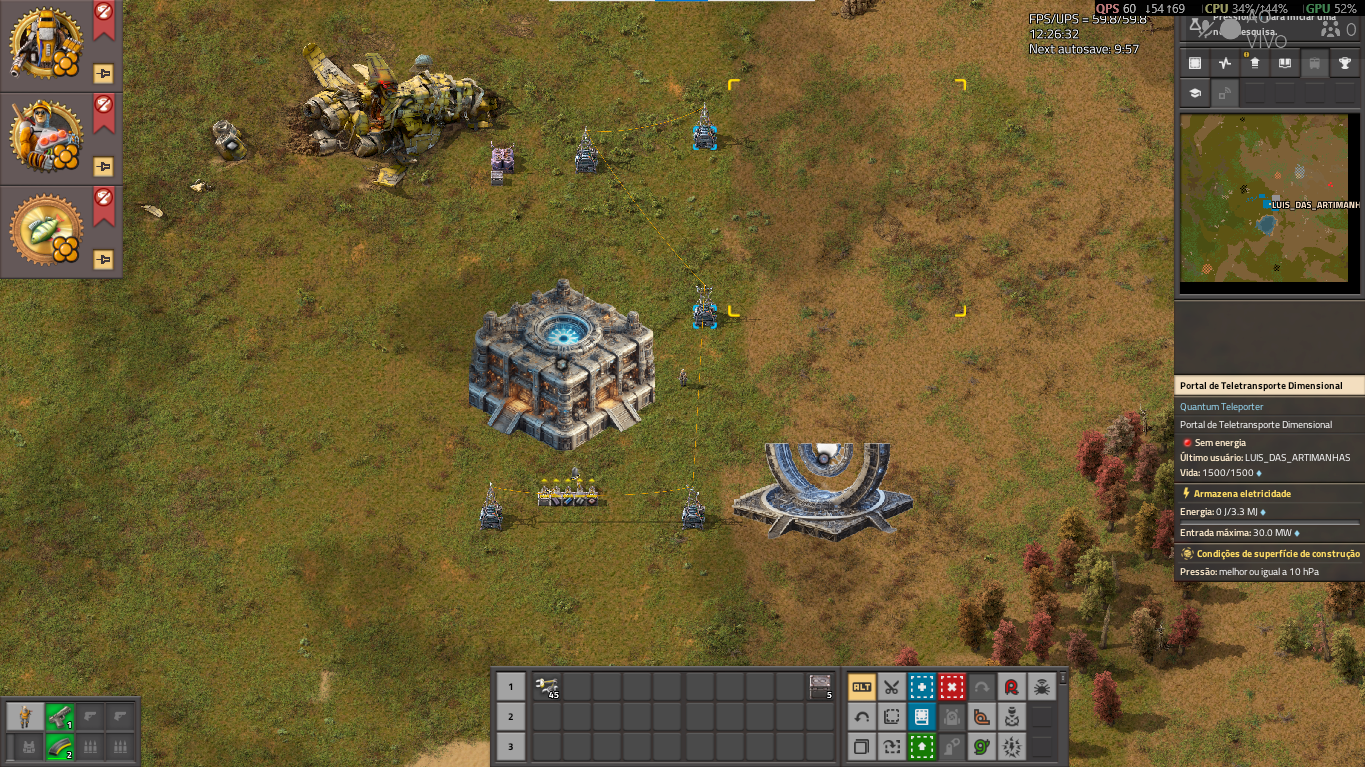The width and height of the screenshot is (1365, 767).
Task: Open the production statistics graph button
Action: coord(1225,63)
